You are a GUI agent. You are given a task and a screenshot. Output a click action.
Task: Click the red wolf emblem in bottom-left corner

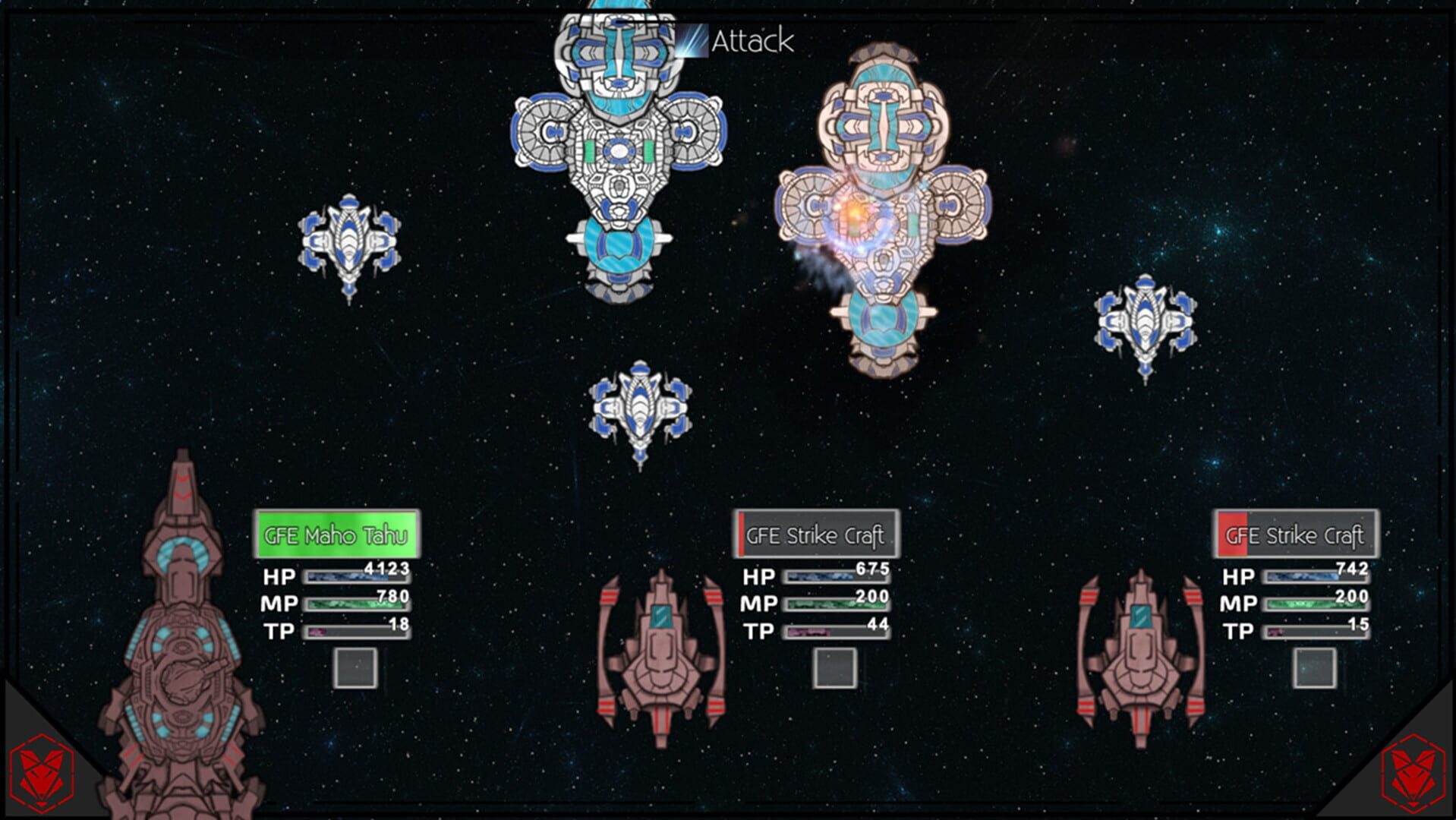click(42, 774)
